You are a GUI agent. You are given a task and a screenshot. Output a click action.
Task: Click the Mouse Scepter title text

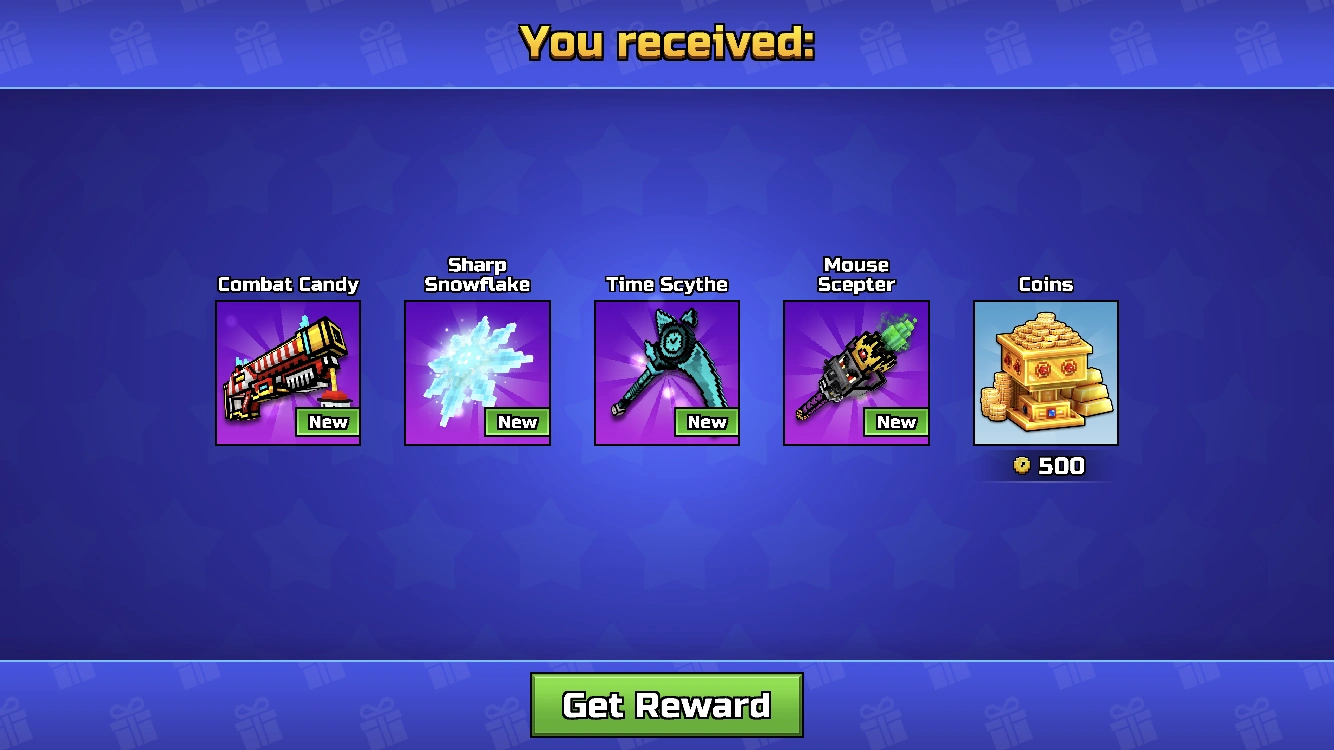point(856,274)
